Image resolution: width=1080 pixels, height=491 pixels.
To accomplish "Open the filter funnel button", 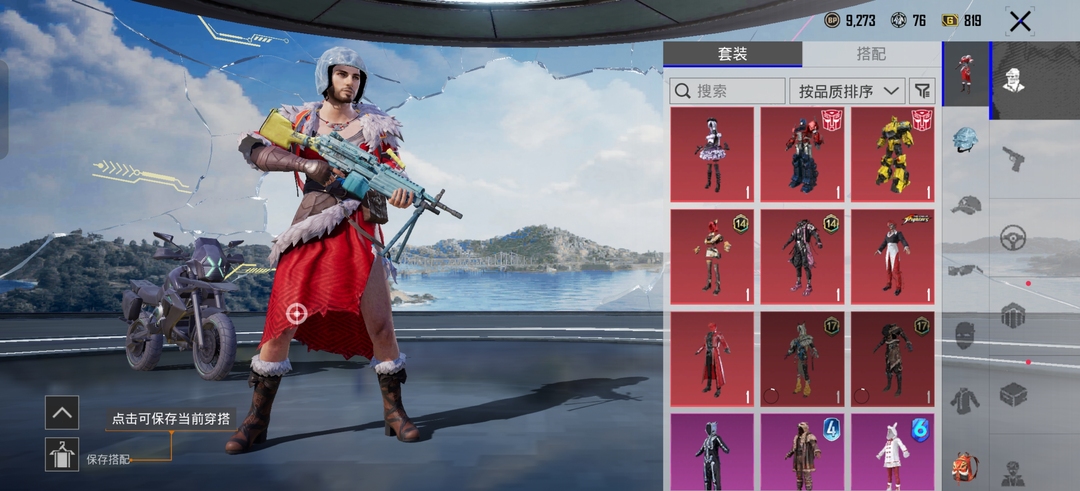I will click(922, 91).
